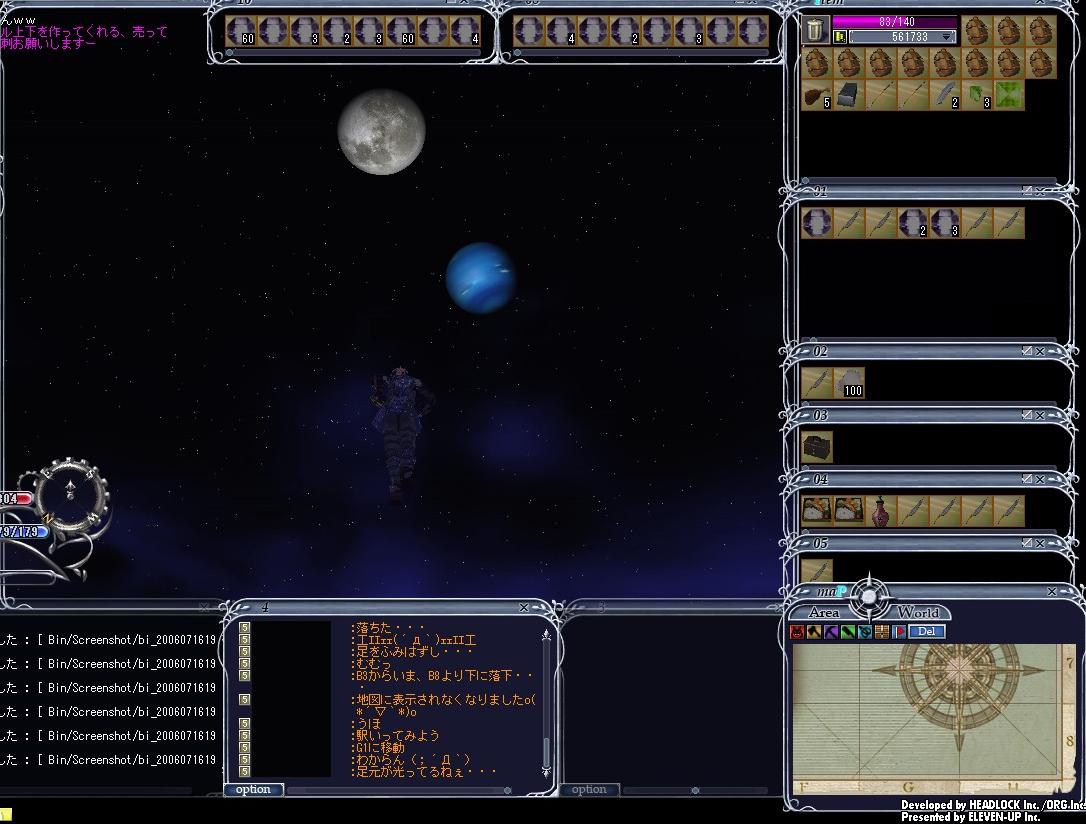Image resolution: width=1086 pixels, height=824 pixels.
Task: Toggle the red monster face map filter
Action: [797, 632]
